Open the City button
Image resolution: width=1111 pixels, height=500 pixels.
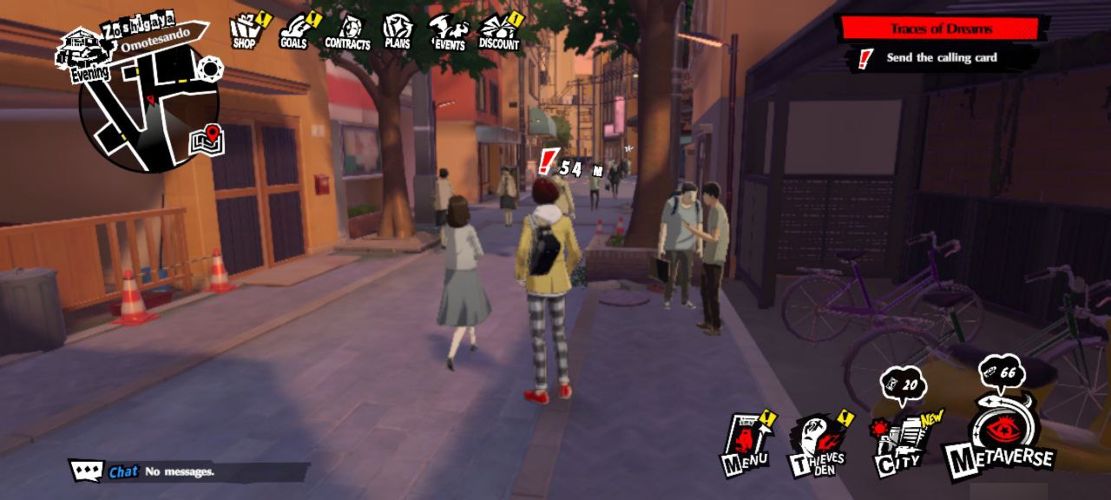[896, 442]
